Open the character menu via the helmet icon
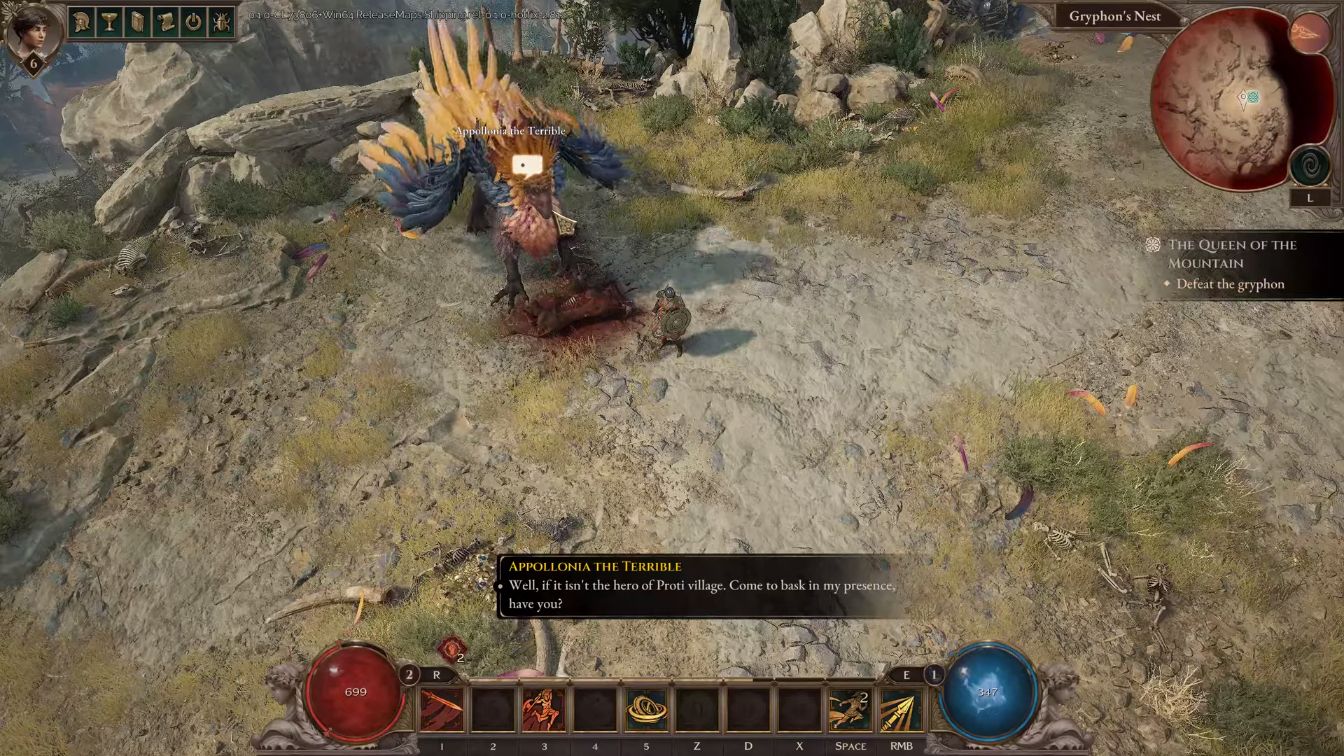The height and width of the screenshot is (756, 1344). (x=83, y=21)
